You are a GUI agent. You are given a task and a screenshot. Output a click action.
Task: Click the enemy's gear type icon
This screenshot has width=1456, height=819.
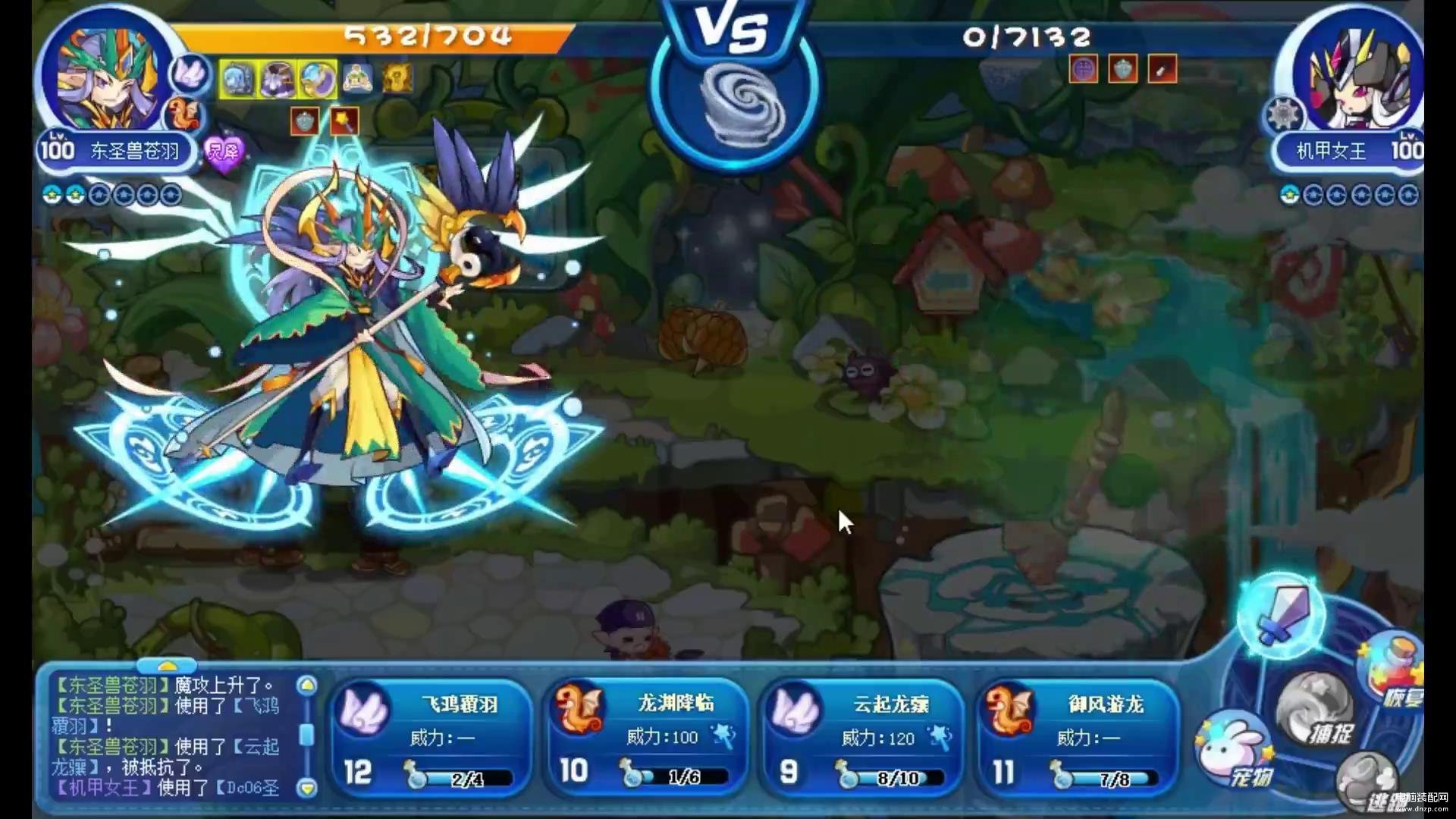click(x=1283, y=117)
